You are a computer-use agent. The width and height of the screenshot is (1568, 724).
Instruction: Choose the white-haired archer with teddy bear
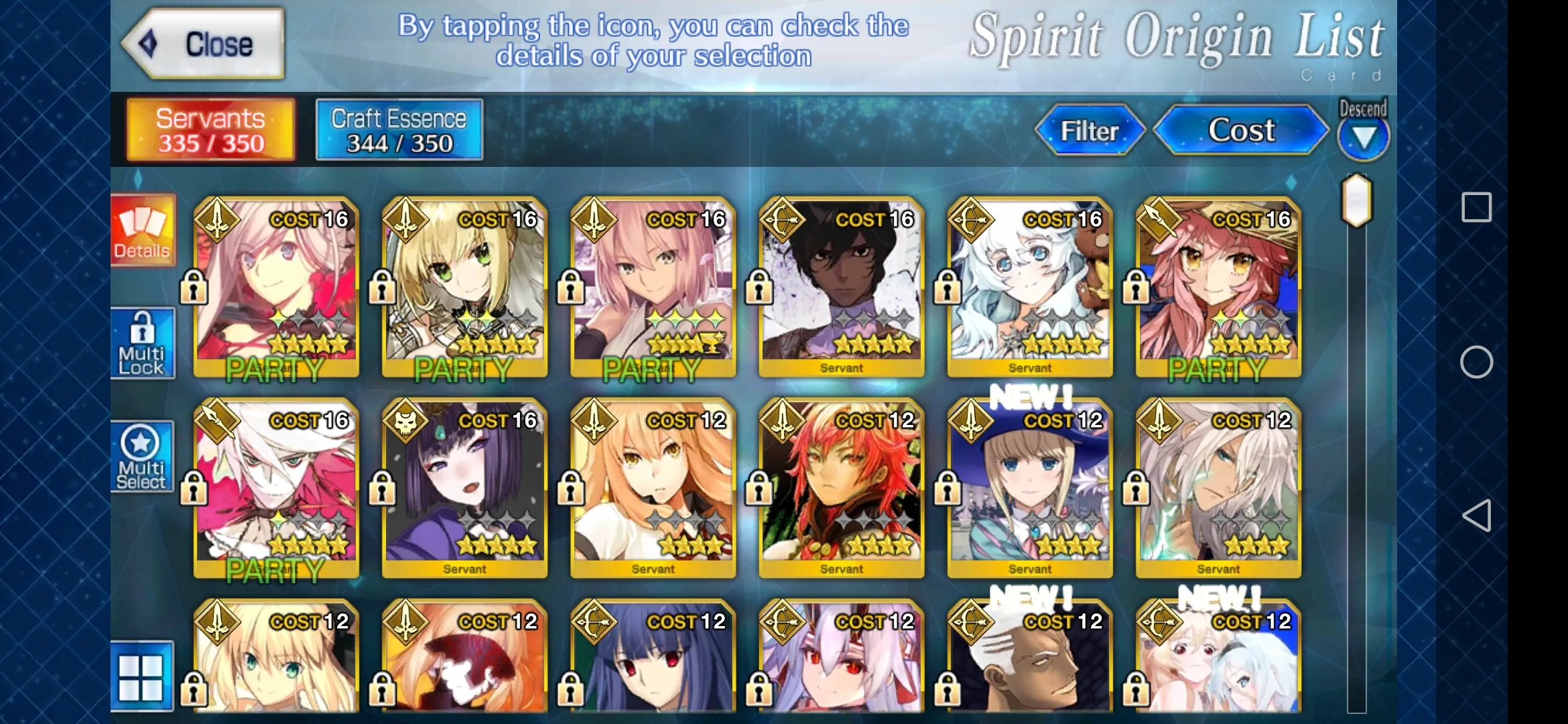tap(1030, 287)
